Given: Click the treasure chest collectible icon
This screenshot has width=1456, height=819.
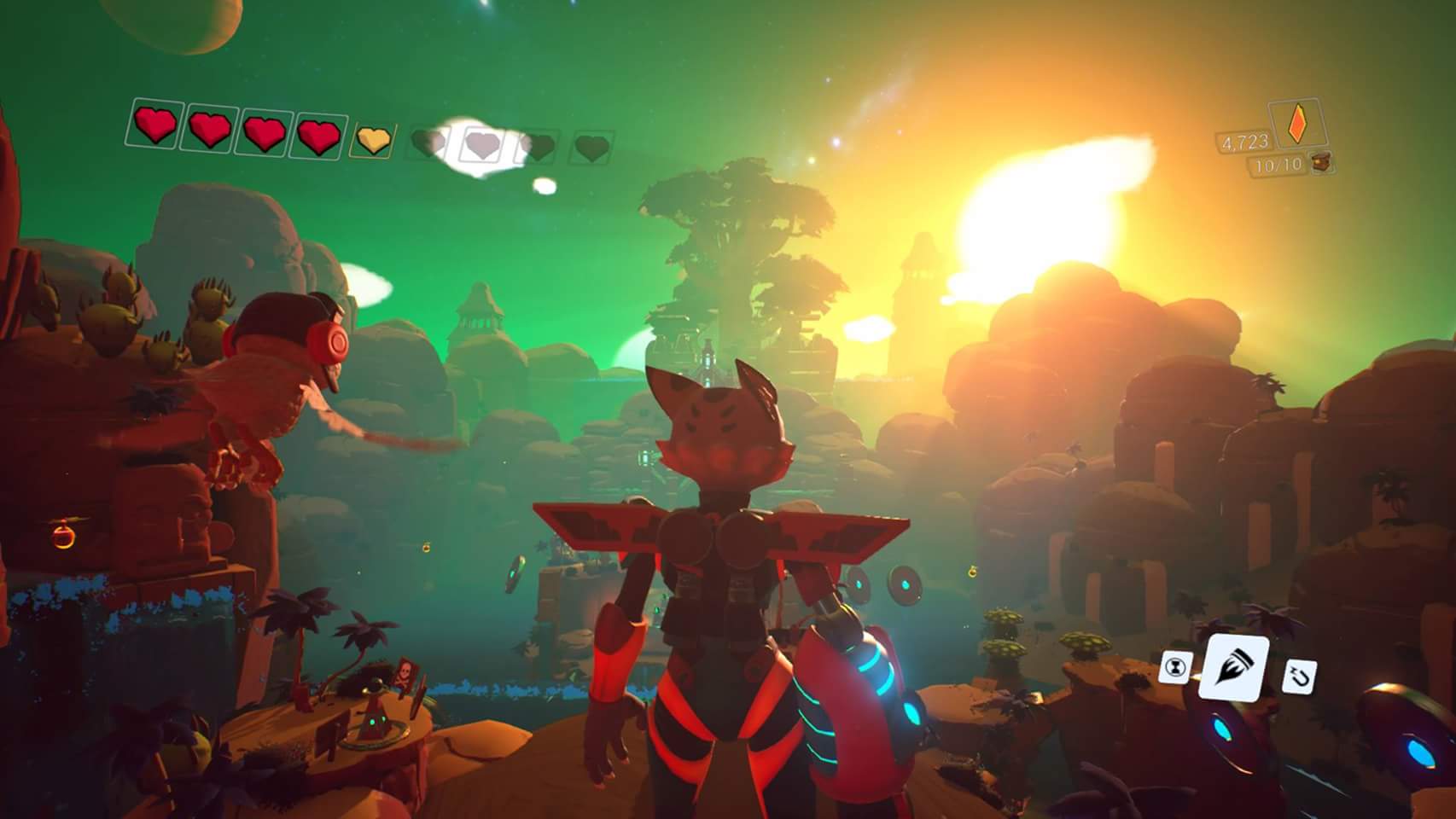Looking at the screenshot, I should pyautogui.click(x=1321, y=162).
